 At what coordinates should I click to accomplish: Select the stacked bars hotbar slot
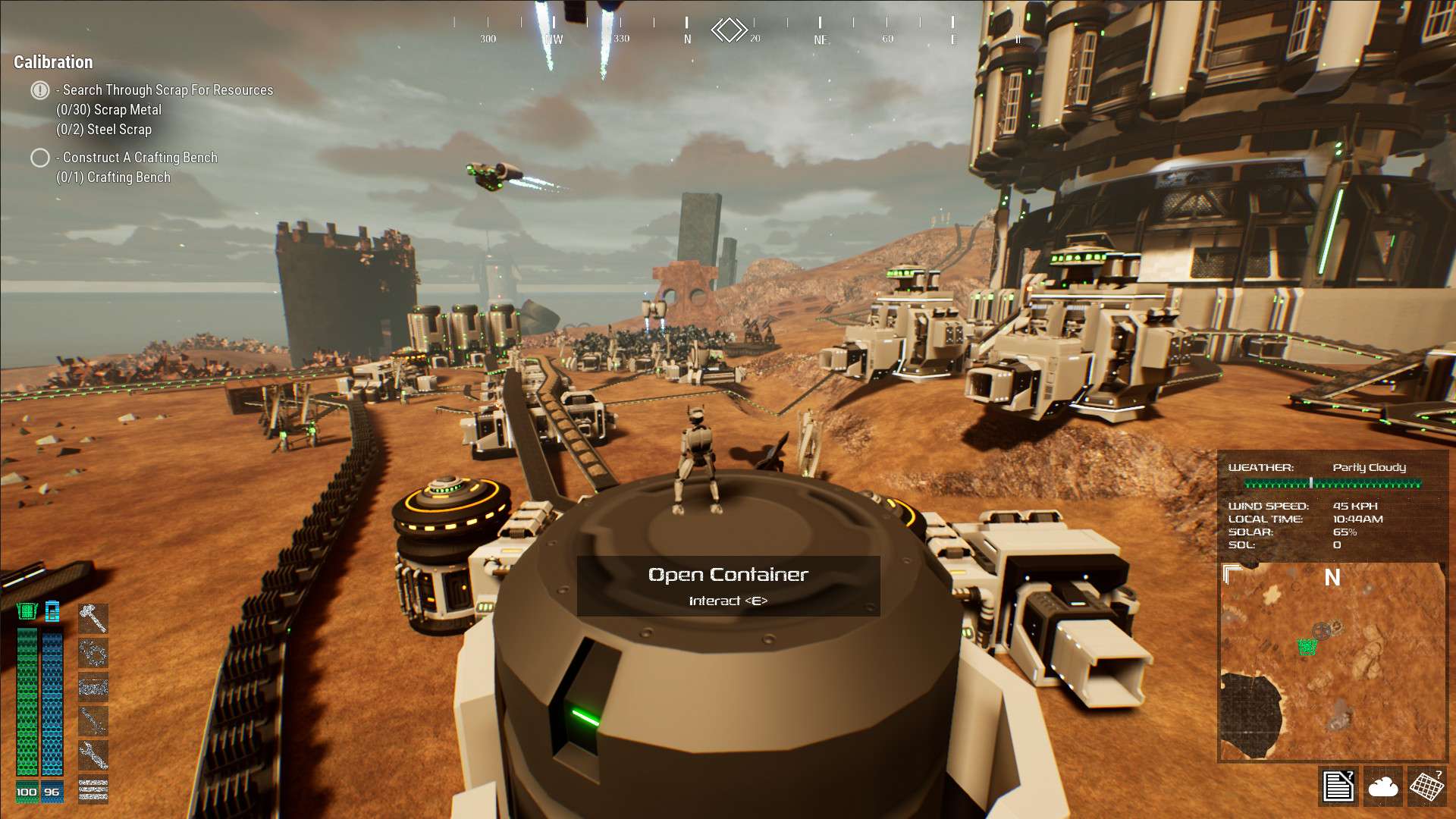point(93,789)
